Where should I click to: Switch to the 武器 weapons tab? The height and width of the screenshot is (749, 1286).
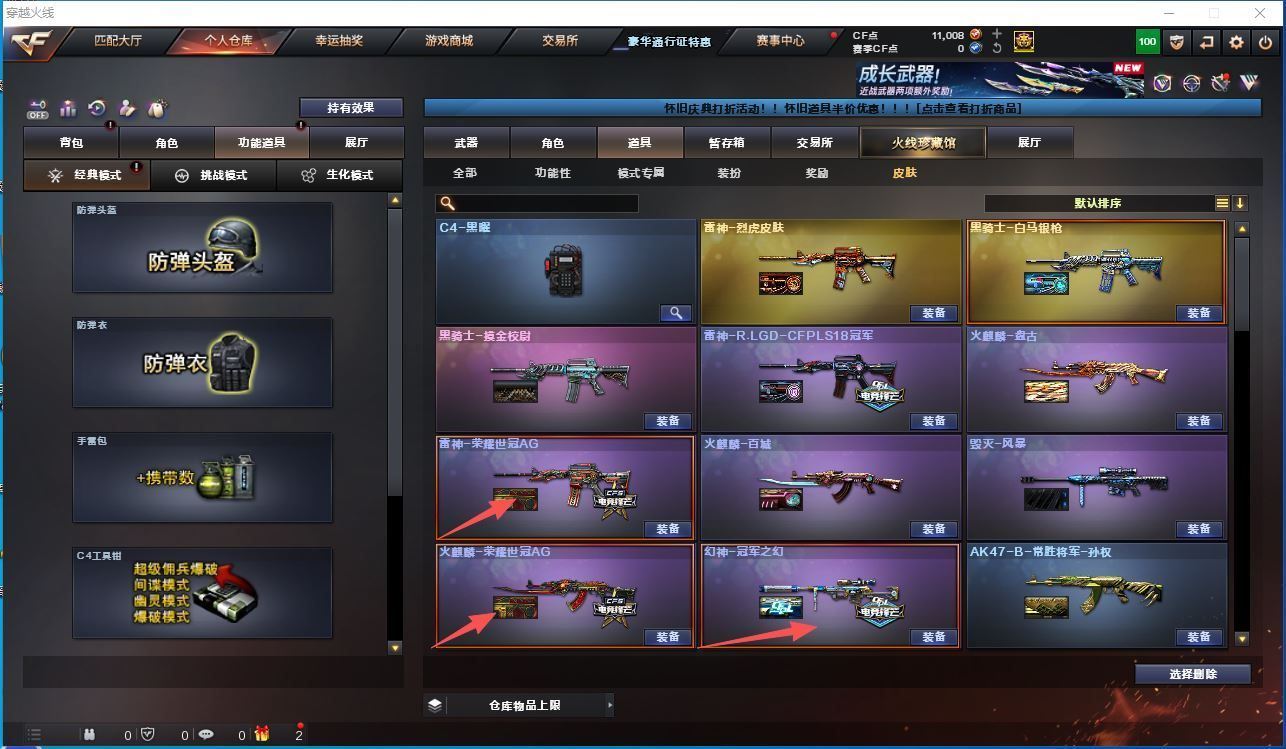coord(466,143)
